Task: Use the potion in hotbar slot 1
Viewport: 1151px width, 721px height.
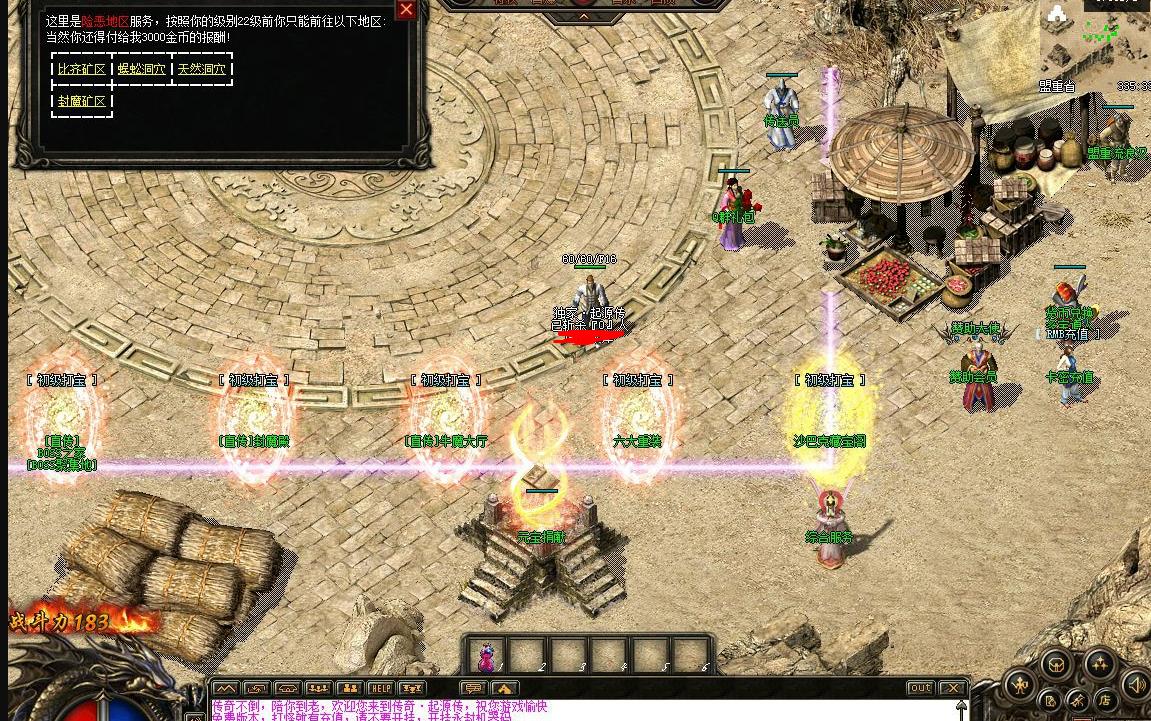Action: [x=487, y=656]
